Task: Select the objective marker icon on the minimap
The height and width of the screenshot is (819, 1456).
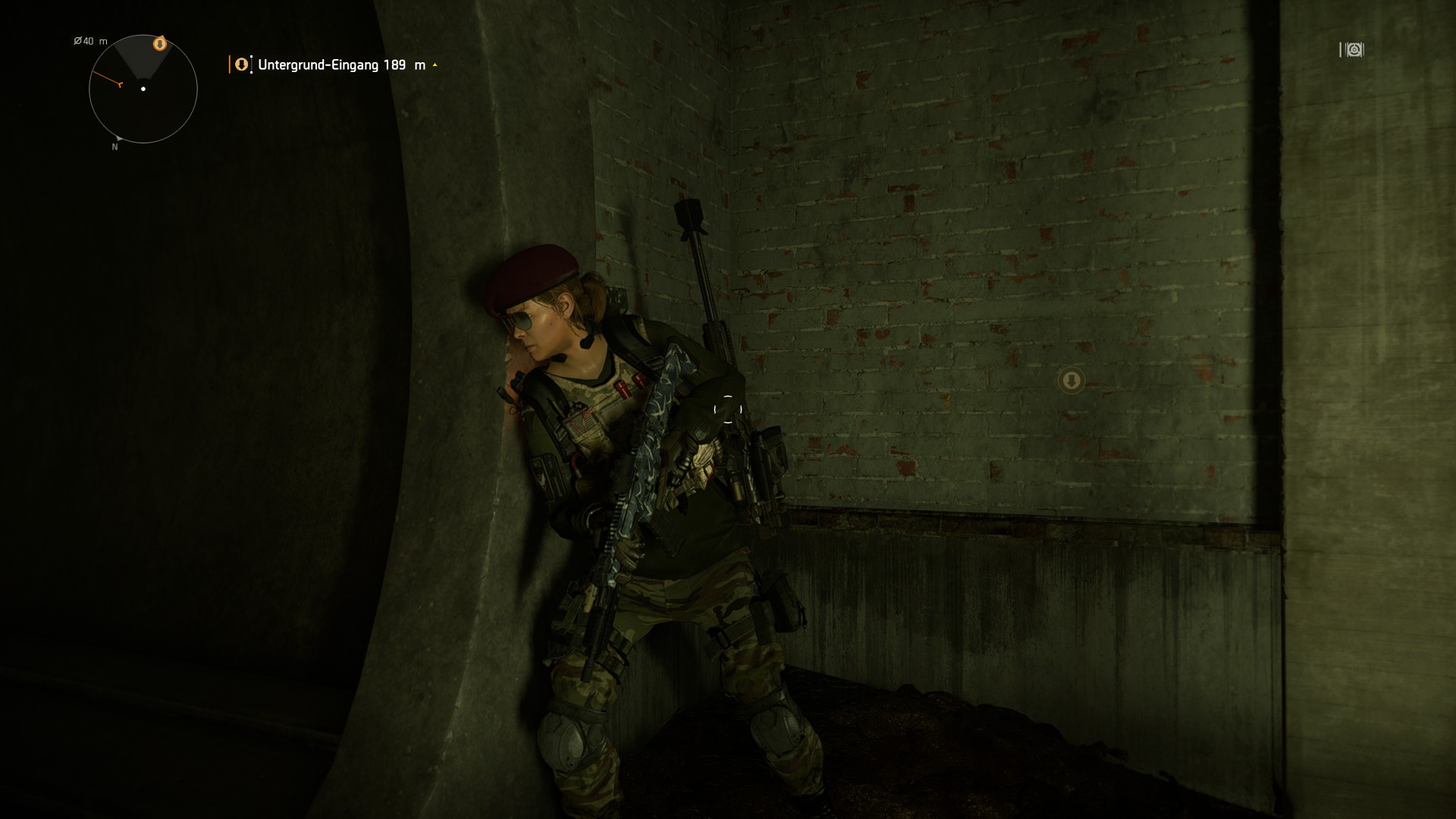Action: click(159, 43)
